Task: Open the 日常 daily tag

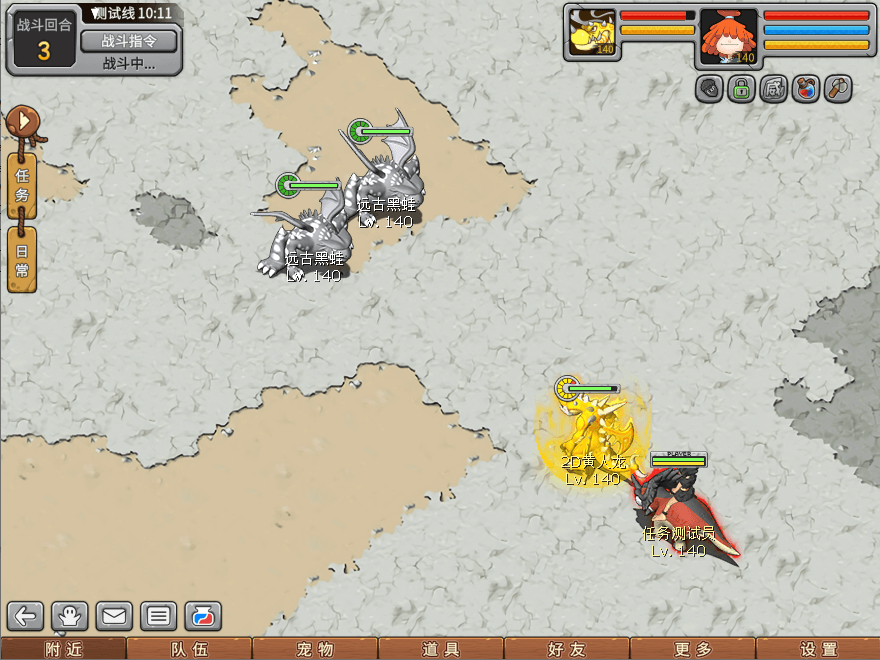Action: [22, 259]
